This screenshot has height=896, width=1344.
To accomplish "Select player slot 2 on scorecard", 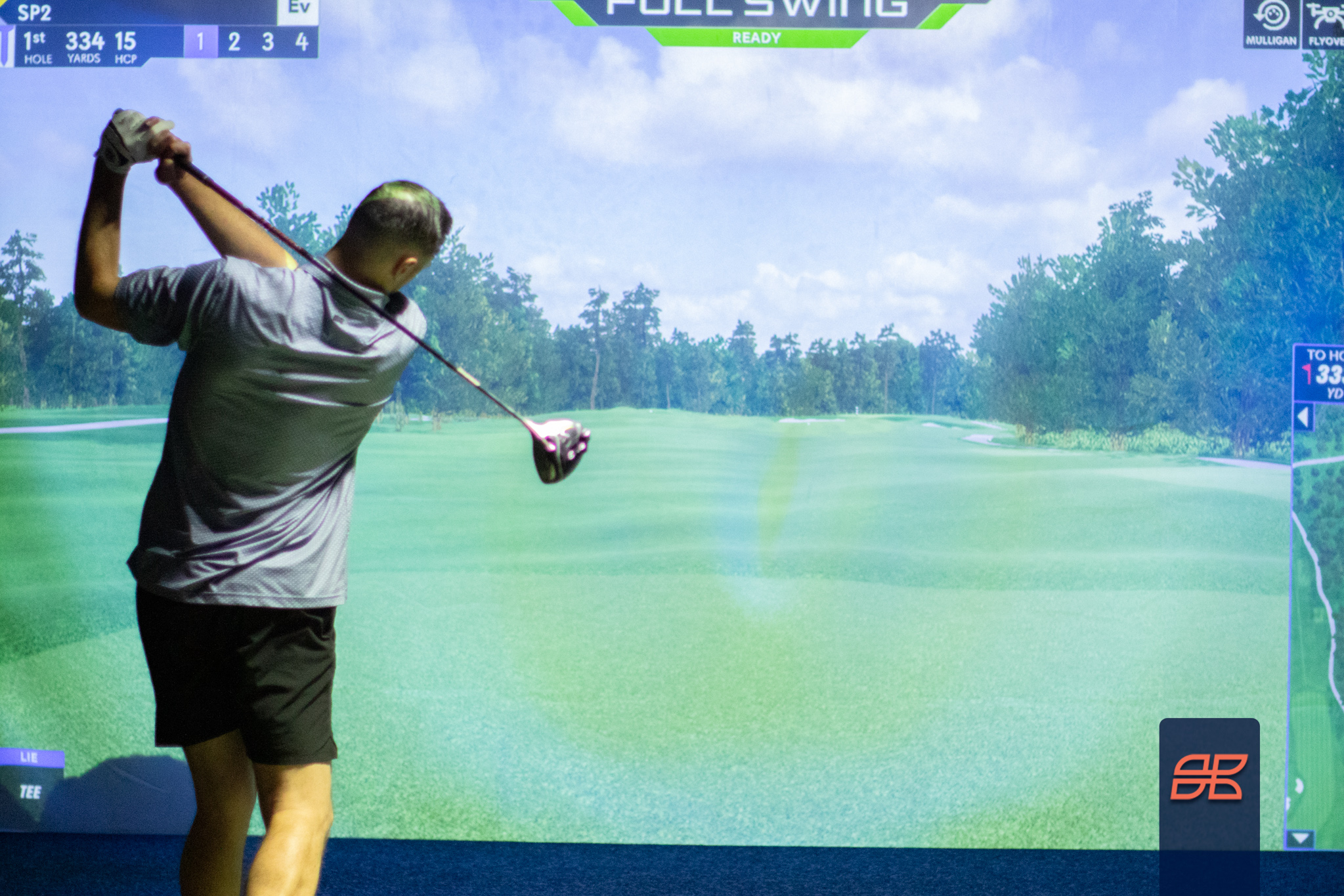I will click(x=234, y=43).
